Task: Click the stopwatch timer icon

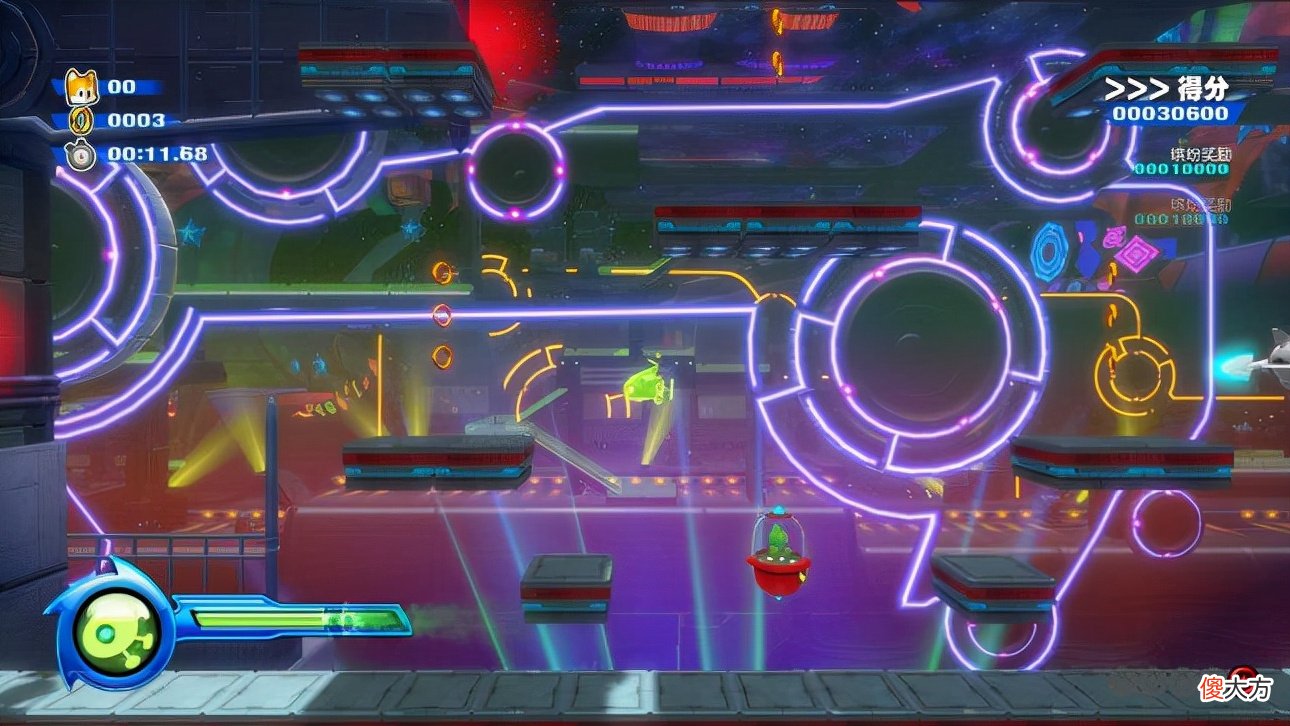Action: 80,154
